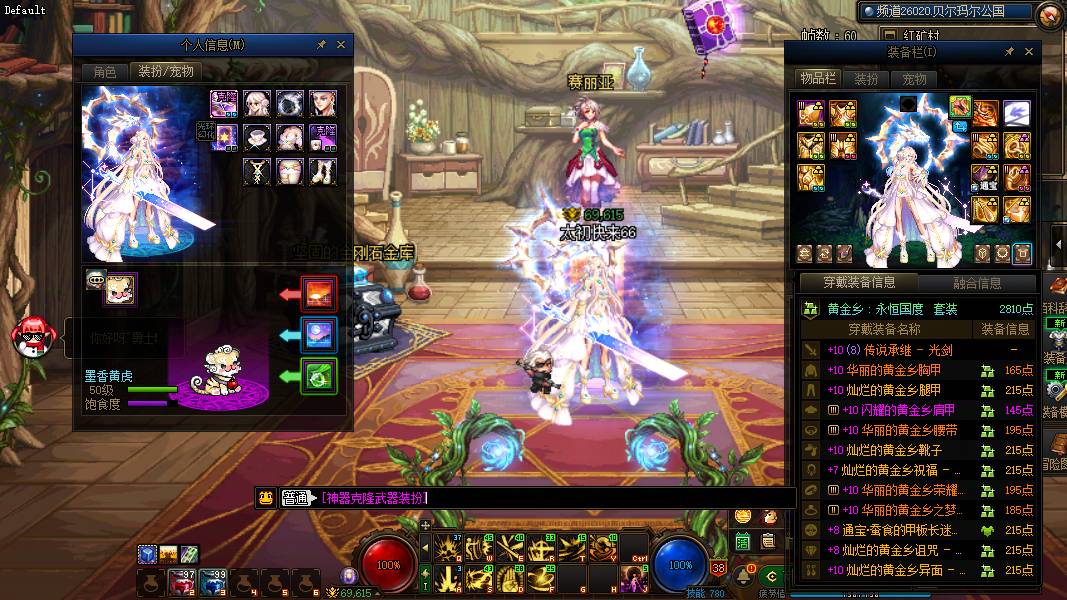The width and height of the screenshot is (1067, 600).
Task: Switch to the 宠物 tab in equipment window
Action: [x=914, y=79]
